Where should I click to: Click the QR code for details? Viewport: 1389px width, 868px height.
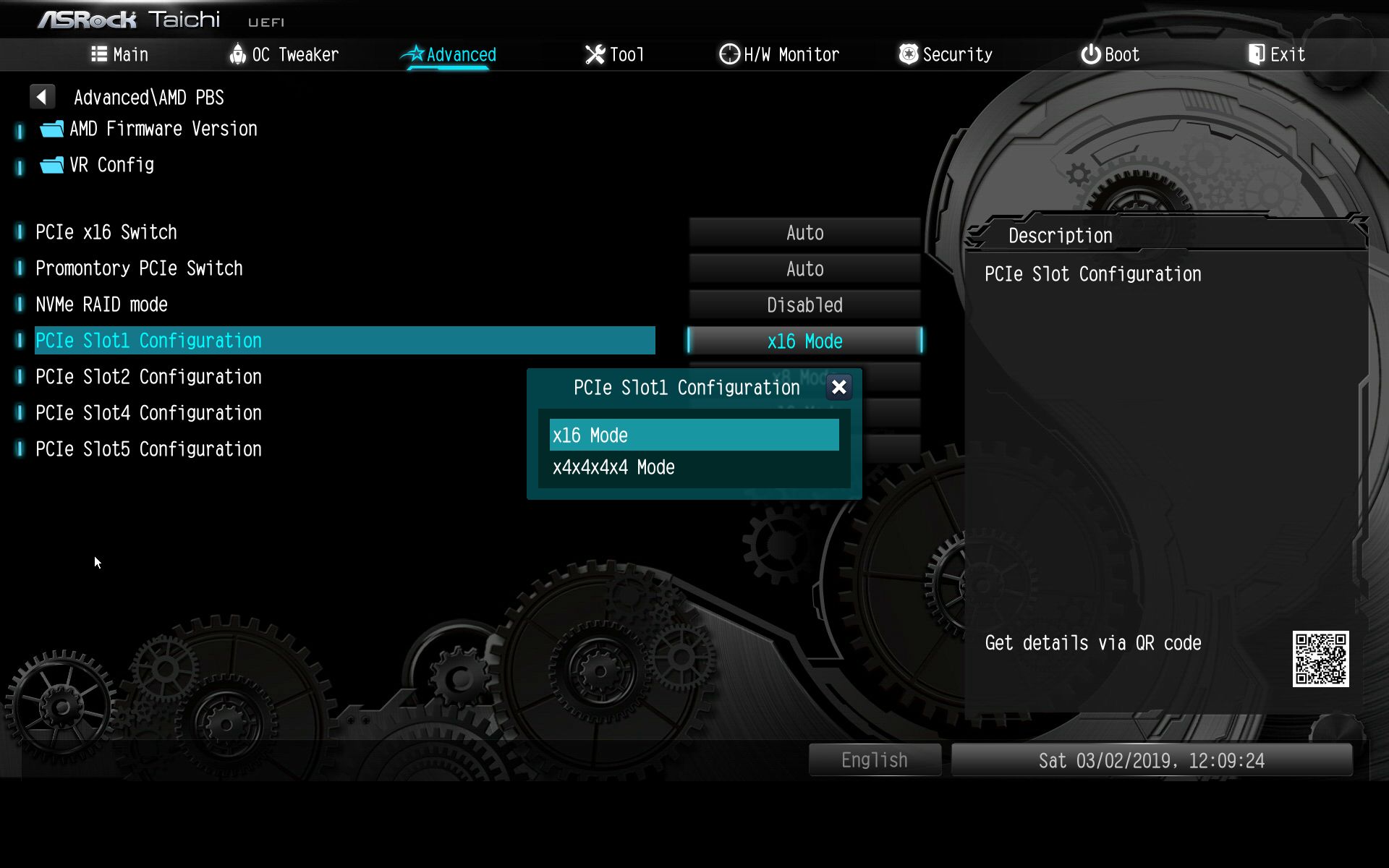pyautogui.click(x=1320, y=658)
